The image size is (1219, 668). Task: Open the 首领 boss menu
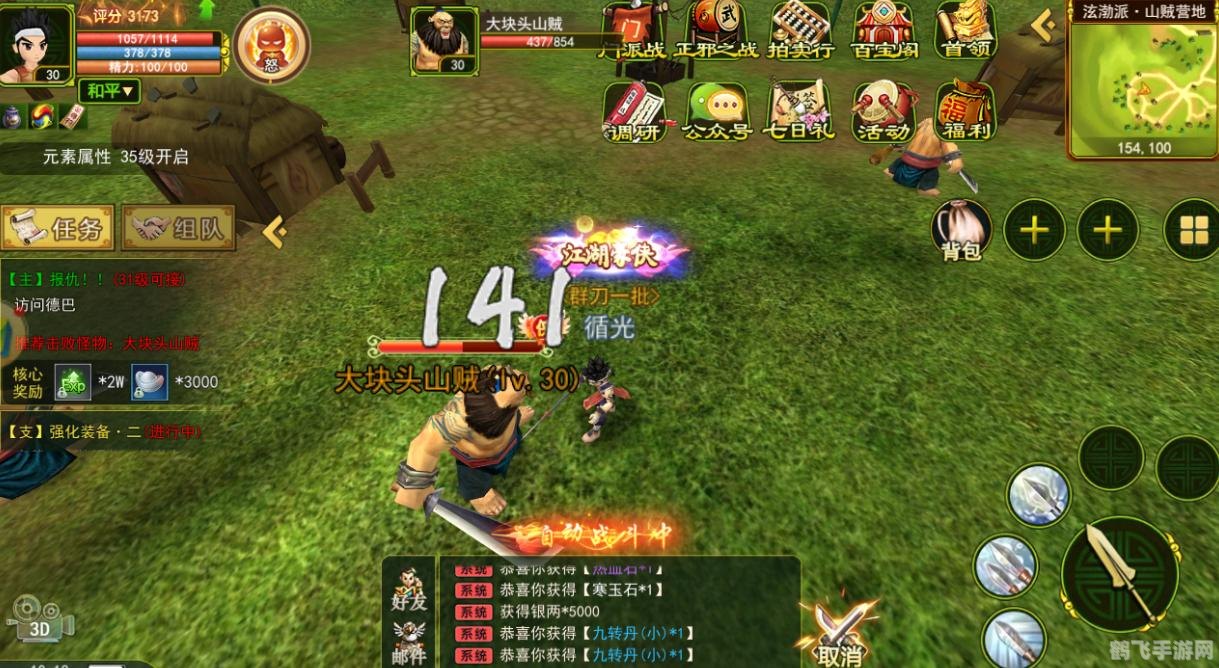point(966,30)
